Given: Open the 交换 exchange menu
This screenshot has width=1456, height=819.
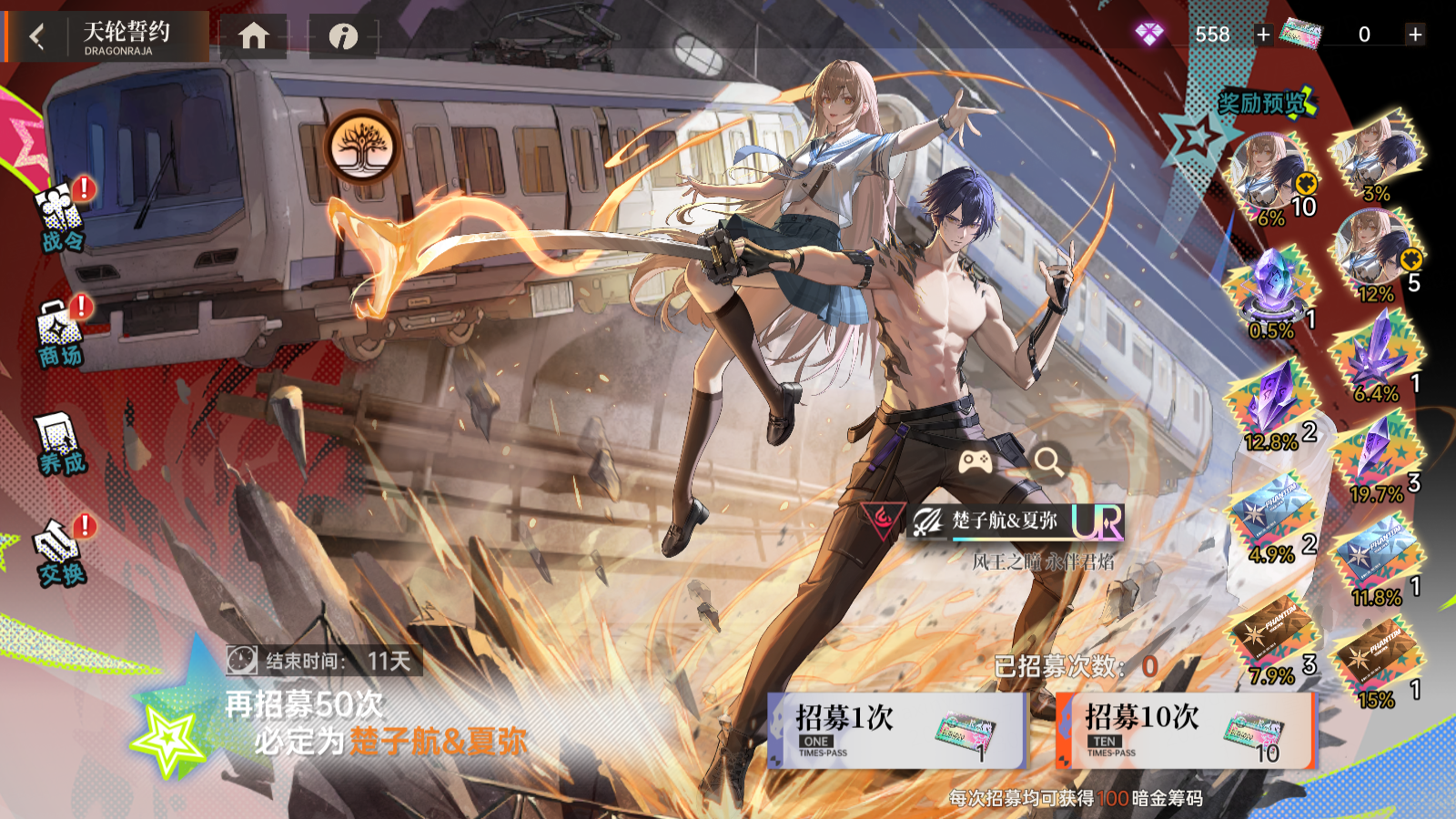Looking at the screenshot, I should 61,551.
